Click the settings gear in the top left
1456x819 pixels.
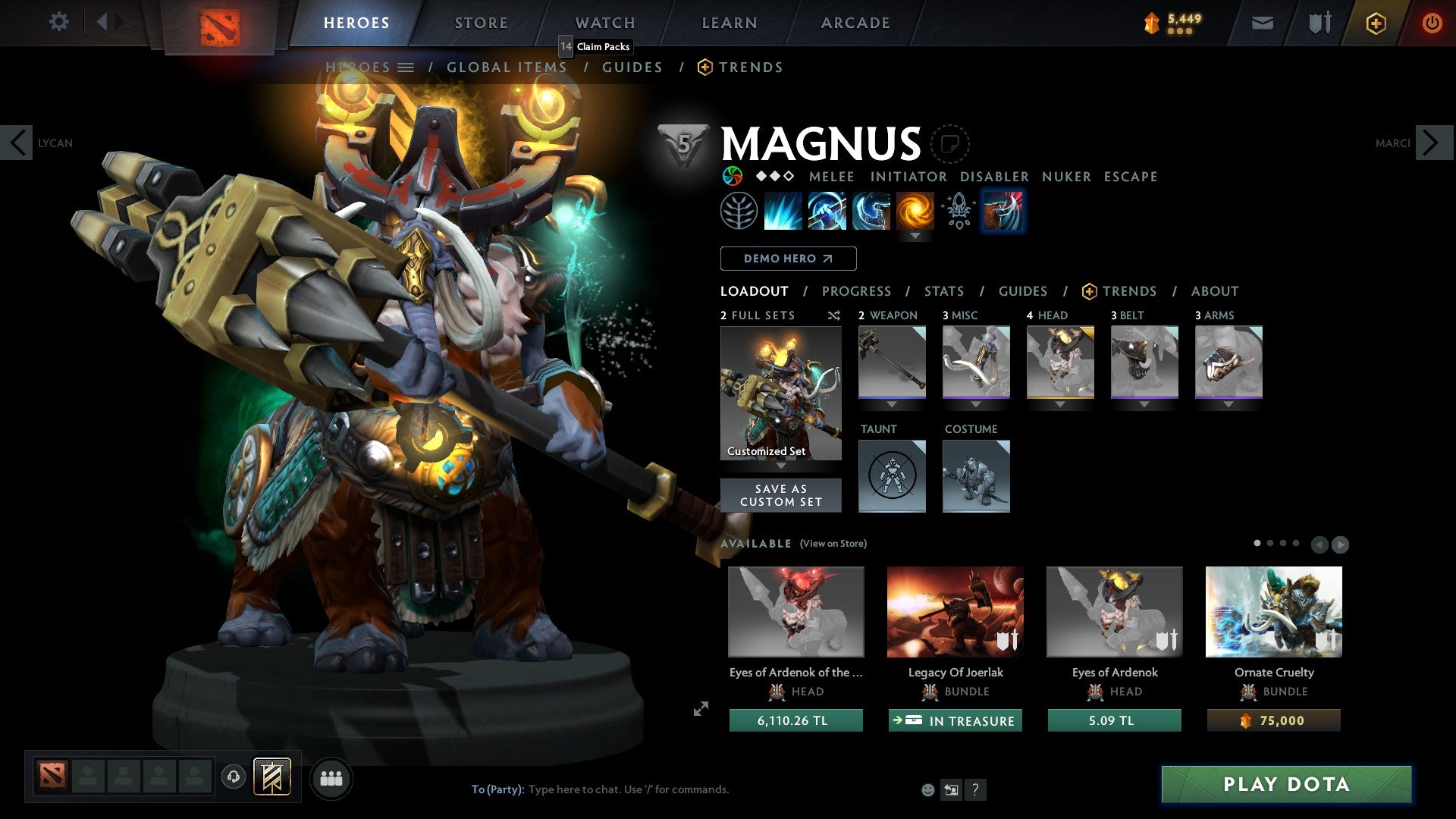click(58, 22)
